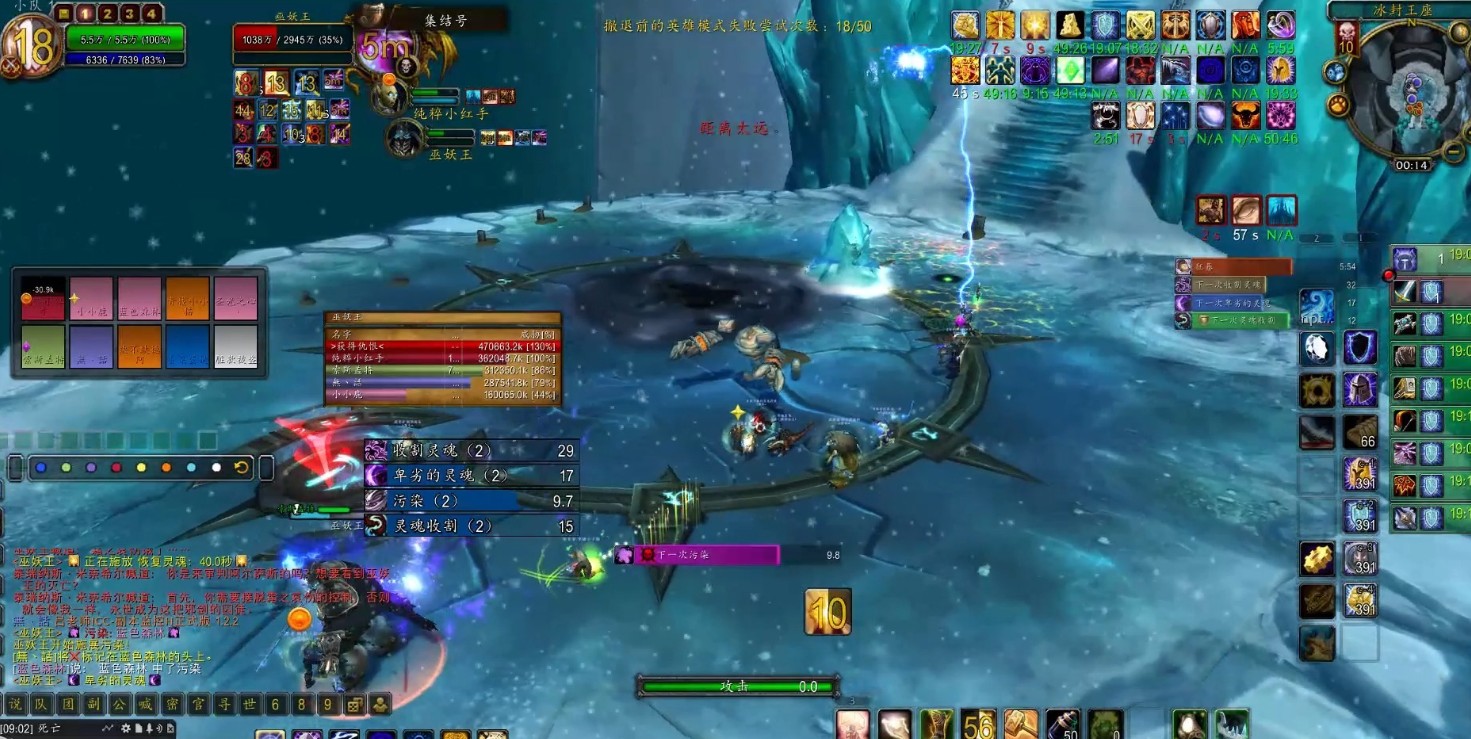Click the skull raid difficulty 10 flag
Image resolution: width=1471 pixels, height=739 pixels.
[x=1347, y=38]
